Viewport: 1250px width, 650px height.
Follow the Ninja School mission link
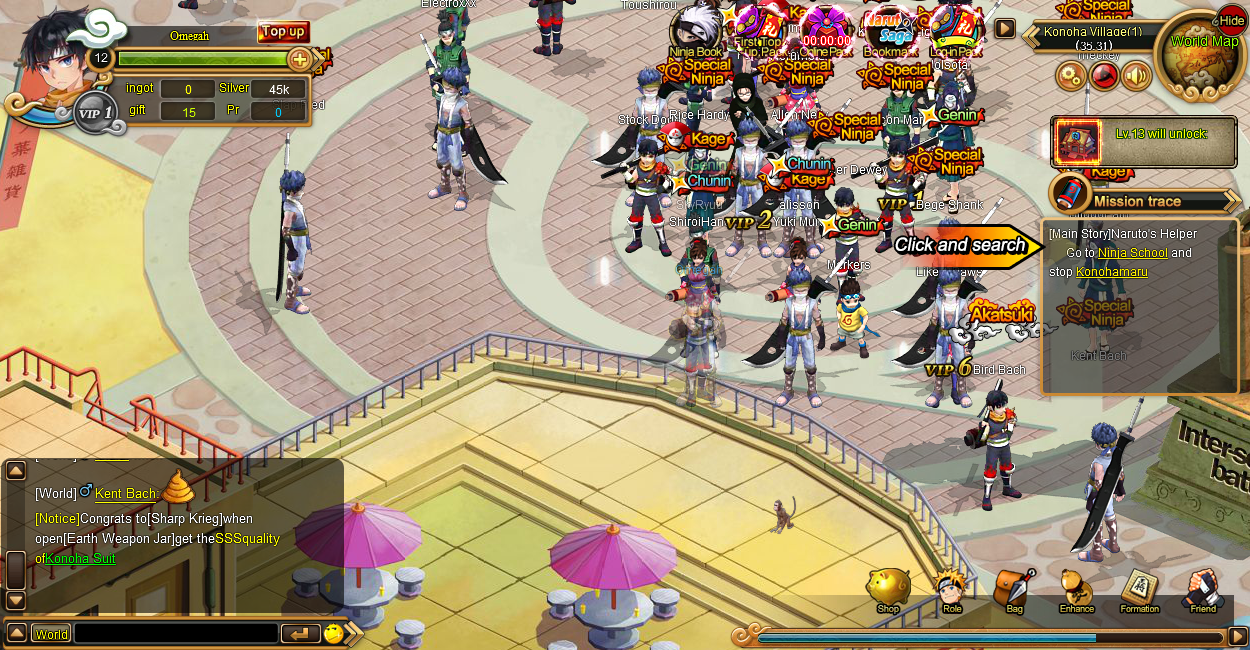tap(1132, 253)
